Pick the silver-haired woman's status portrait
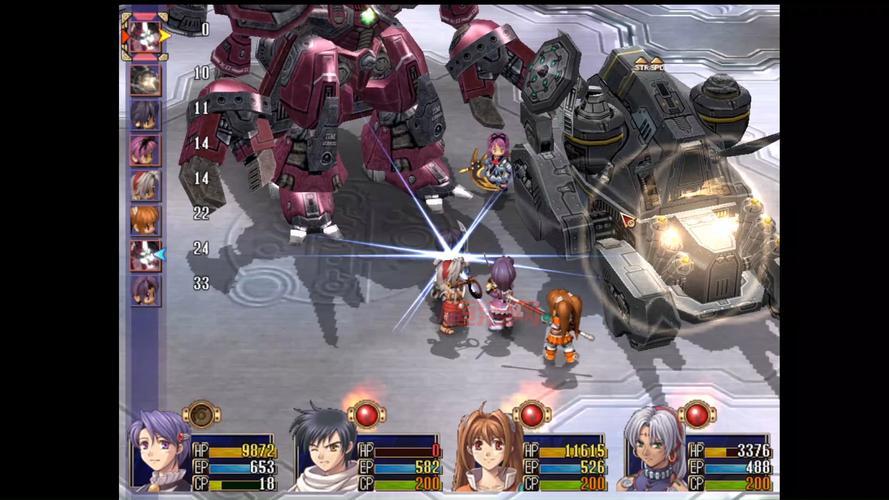The height and width of the screenshot is (500, 889). pyautogui.click(x=652, y=452)
